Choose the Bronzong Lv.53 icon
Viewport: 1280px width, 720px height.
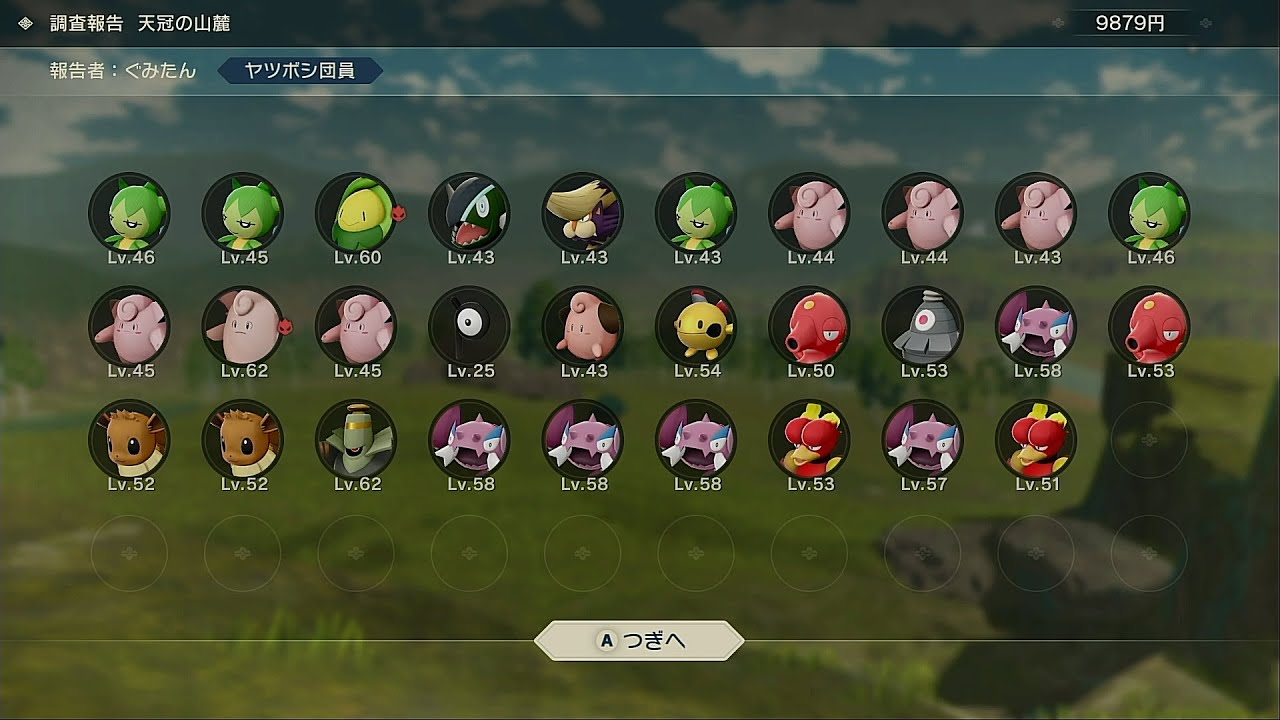pyautogui.click(x=922, y=327)
